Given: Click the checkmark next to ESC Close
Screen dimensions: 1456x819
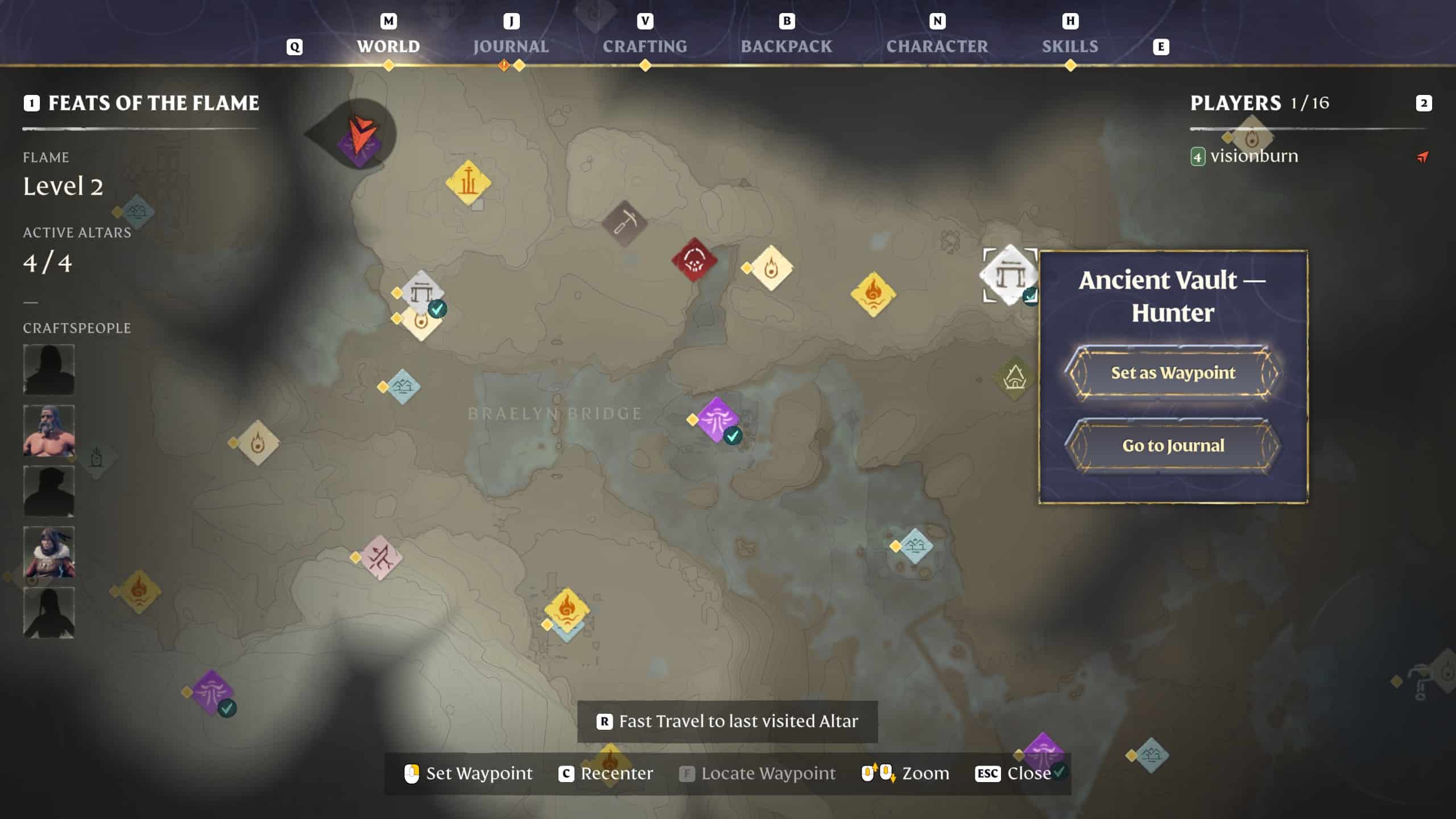Looking at the screenshot, I should (x=1059, y=773).
